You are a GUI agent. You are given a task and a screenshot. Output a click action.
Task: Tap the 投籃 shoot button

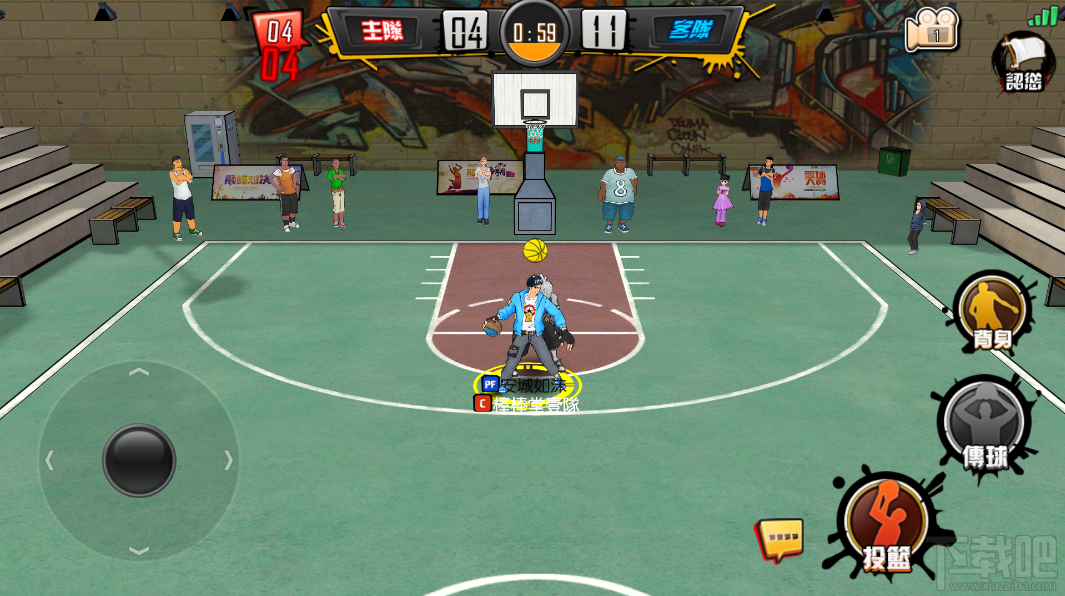coord(885,525)
